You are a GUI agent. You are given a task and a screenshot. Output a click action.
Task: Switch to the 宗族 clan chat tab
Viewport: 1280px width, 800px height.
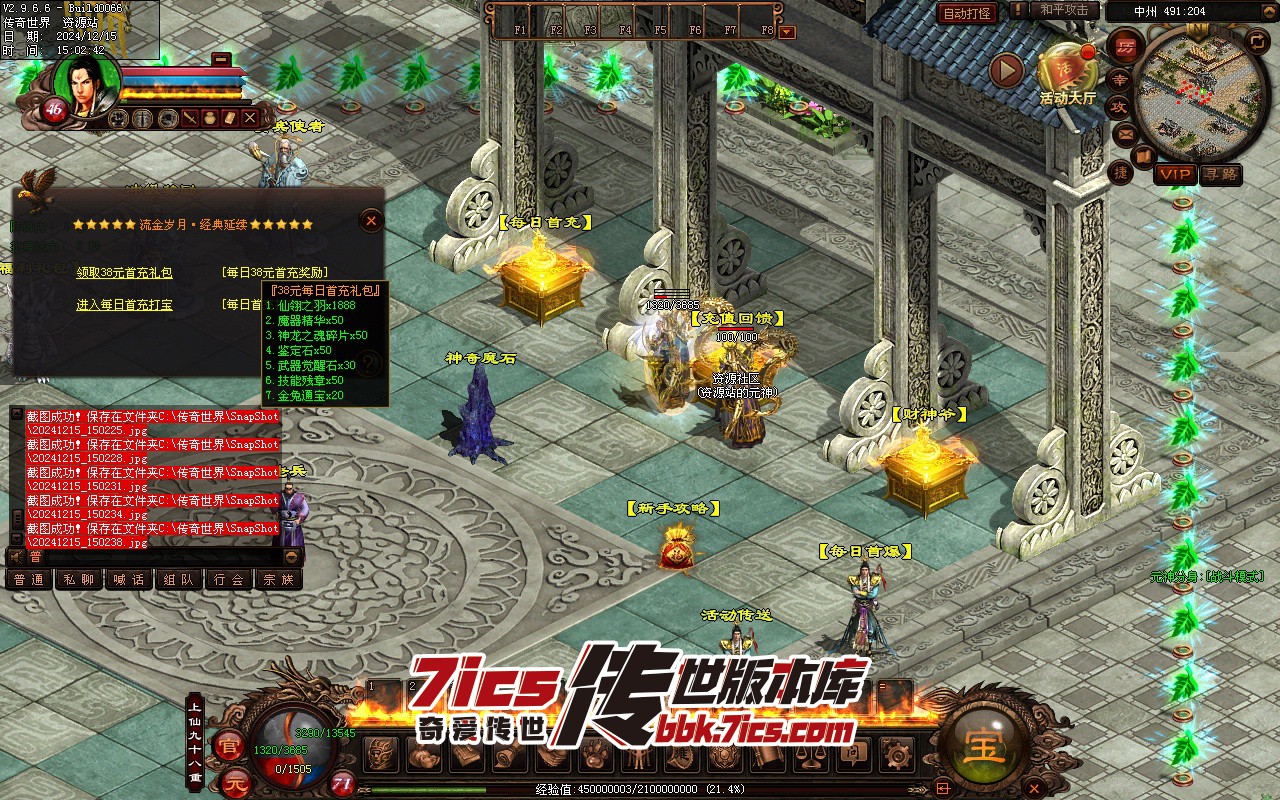click(279, 579)
